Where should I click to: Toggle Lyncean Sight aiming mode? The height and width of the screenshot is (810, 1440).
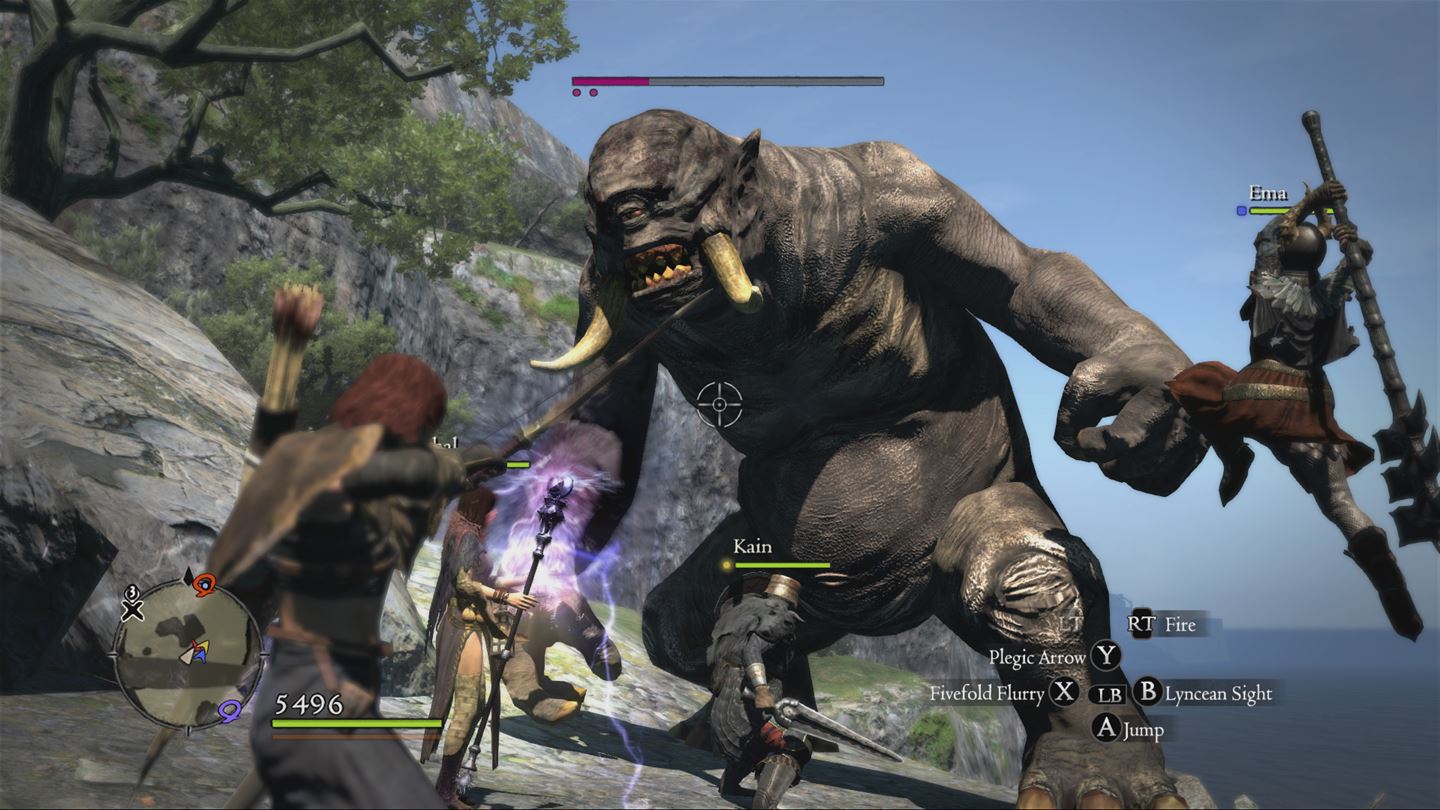(1219, 693)
